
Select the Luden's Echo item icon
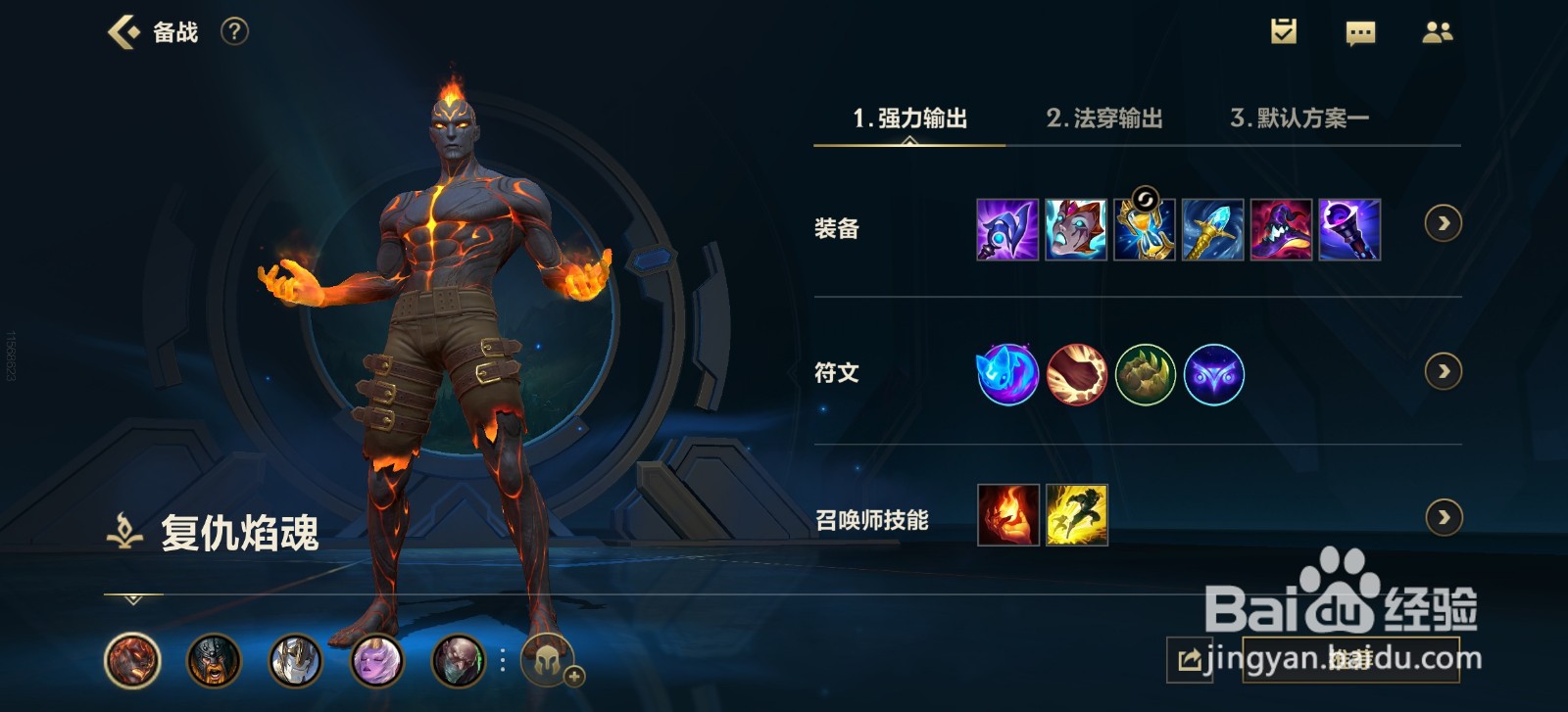1006,232
